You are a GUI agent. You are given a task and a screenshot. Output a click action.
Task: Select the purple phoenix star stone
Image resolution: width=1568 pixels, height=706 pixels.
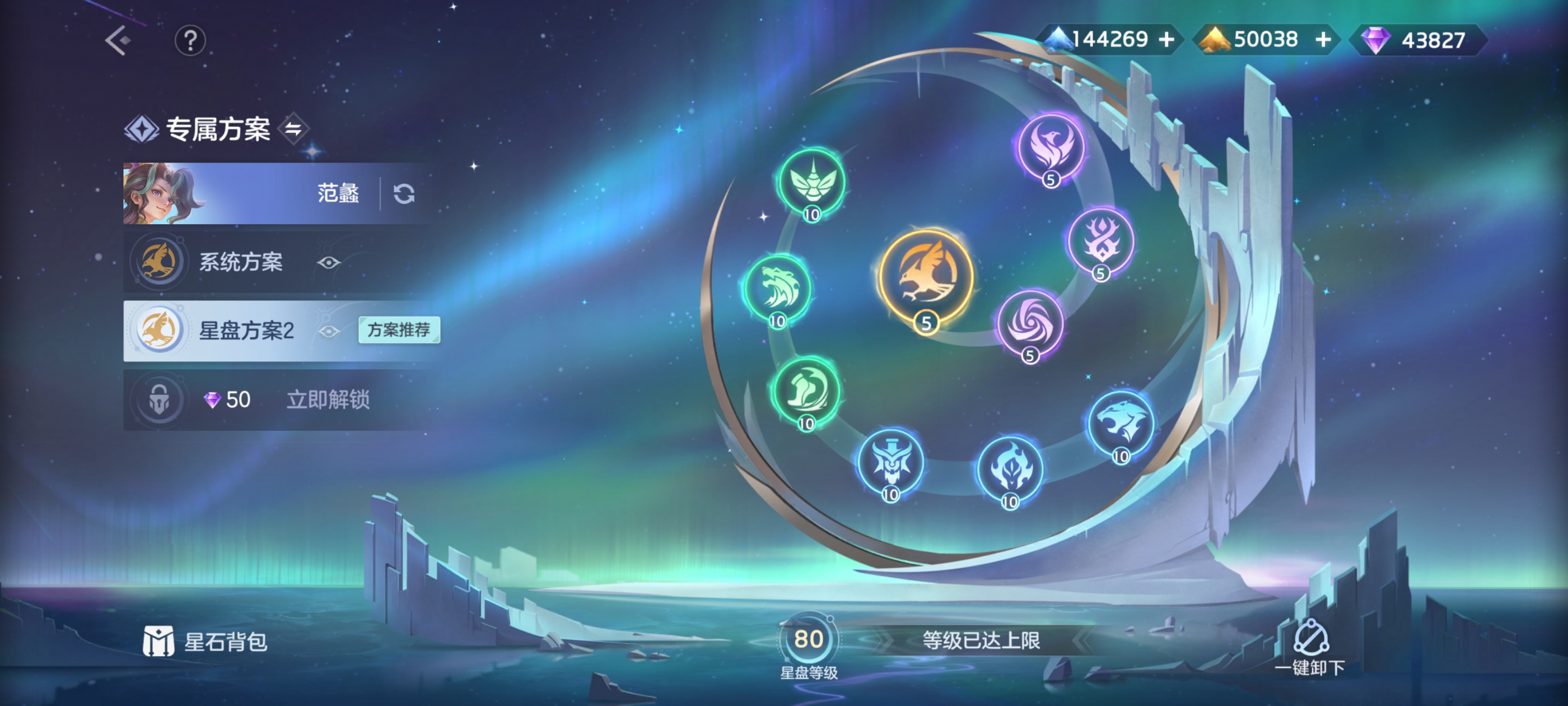1051,146
